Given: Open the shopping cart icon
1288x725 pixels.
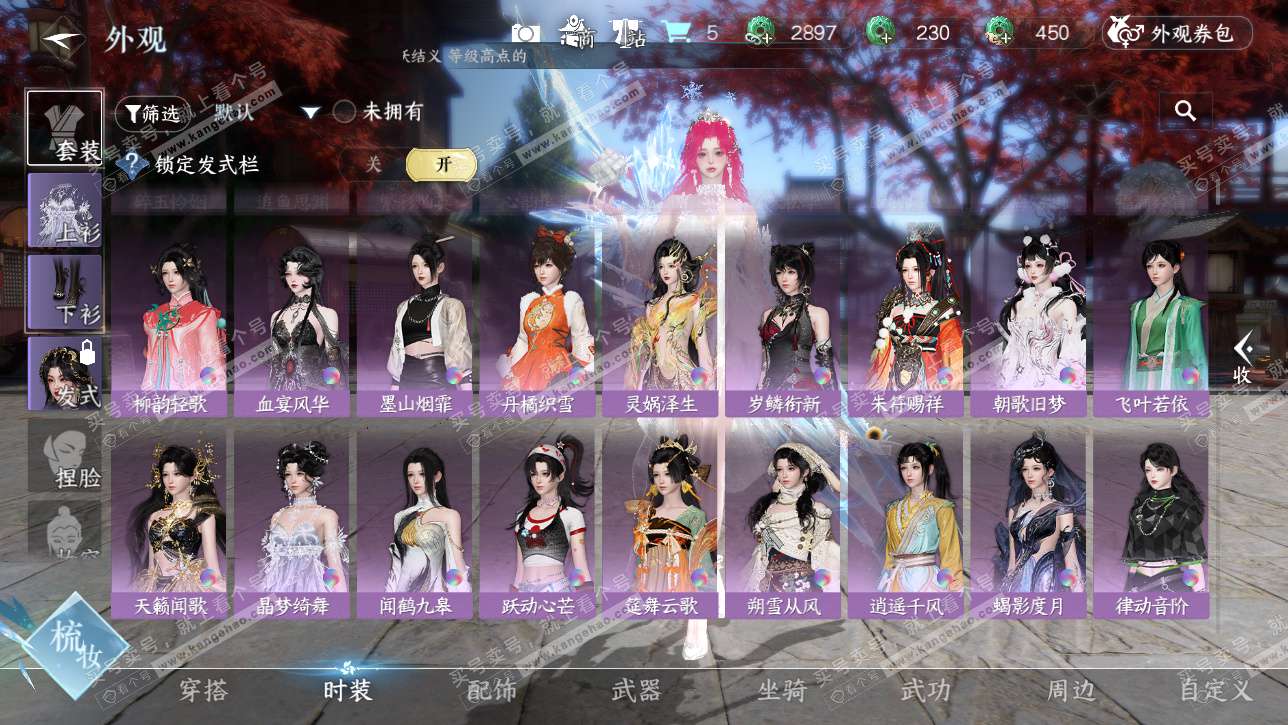Looking at the screenshot, I should (x=677, y=33).
